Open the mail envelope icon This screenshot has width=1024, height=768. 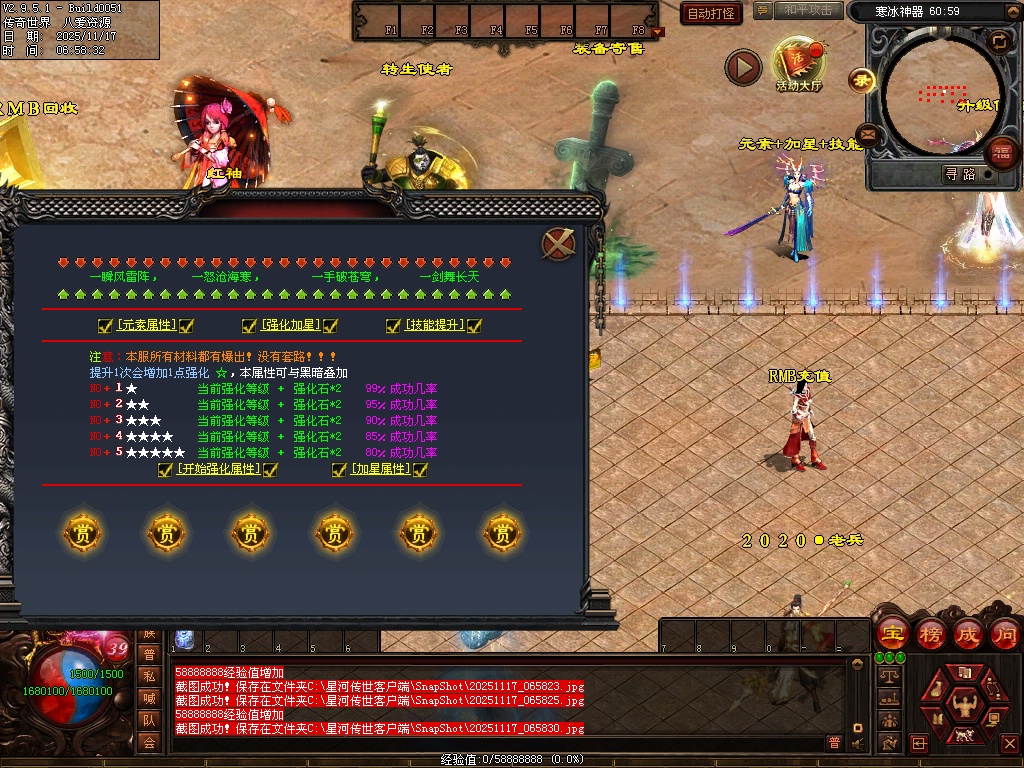(x=867, y=134)
